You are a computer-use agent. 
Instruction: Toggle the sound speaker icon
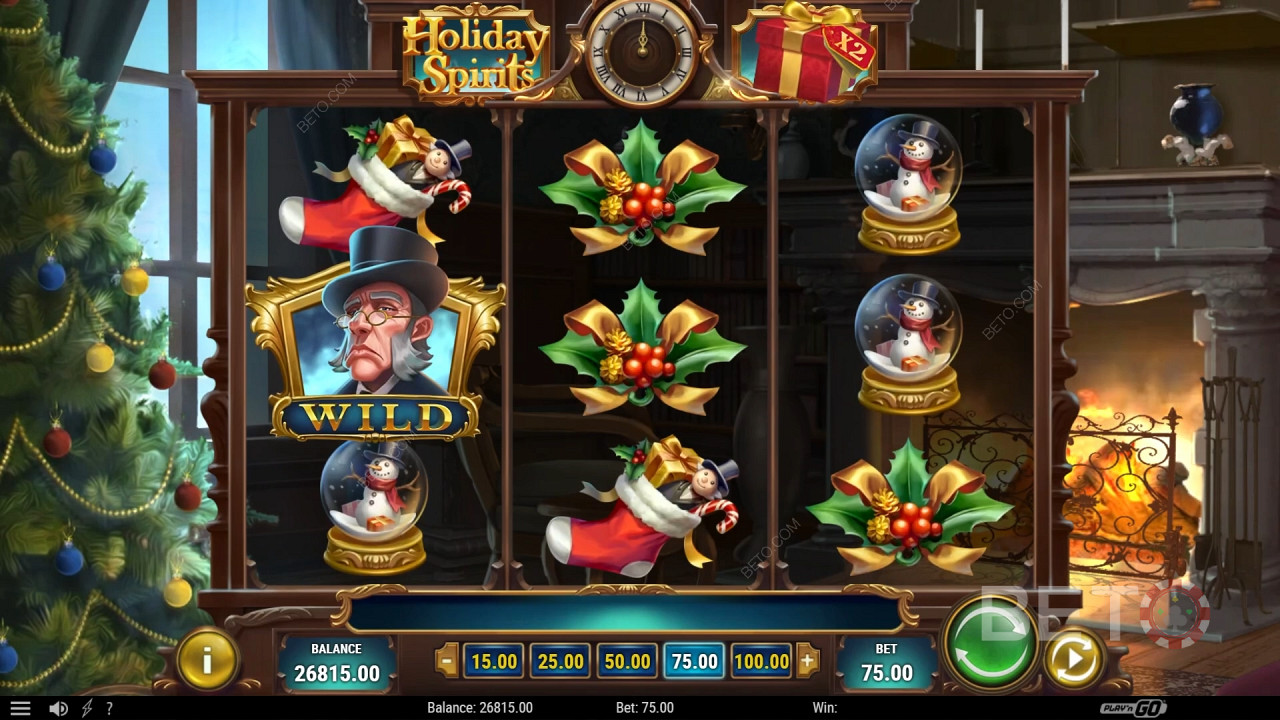point(58,708)
